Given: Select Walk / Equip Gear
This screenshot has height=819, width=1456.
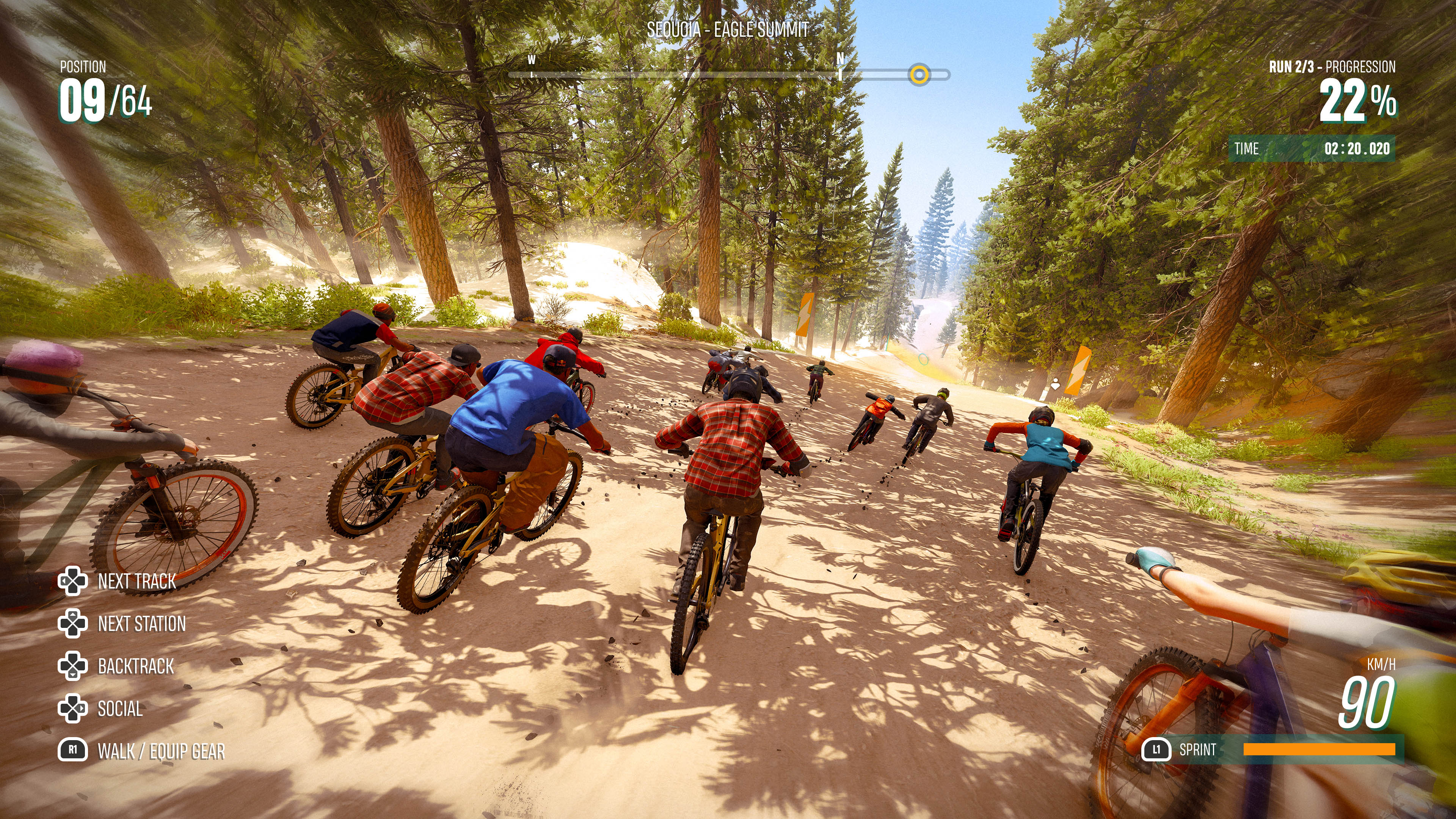Looking at the screenshot, I should pyautogui.click(x=161, y=751).
